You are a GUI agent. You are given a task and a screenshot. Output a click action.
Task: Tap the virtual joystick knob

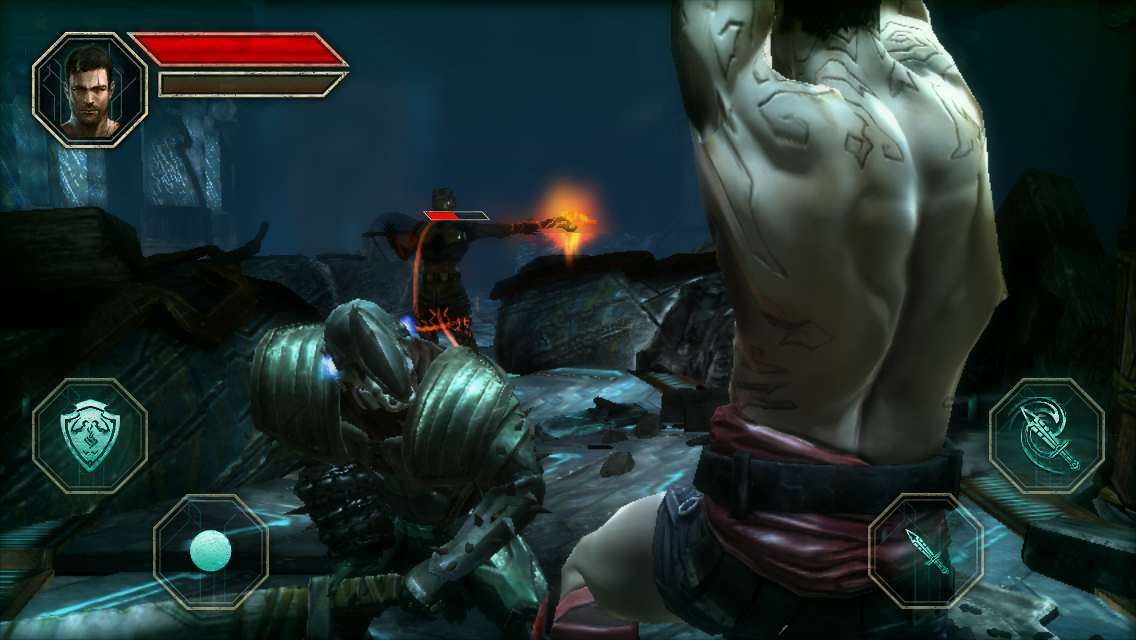coord(210,551)
